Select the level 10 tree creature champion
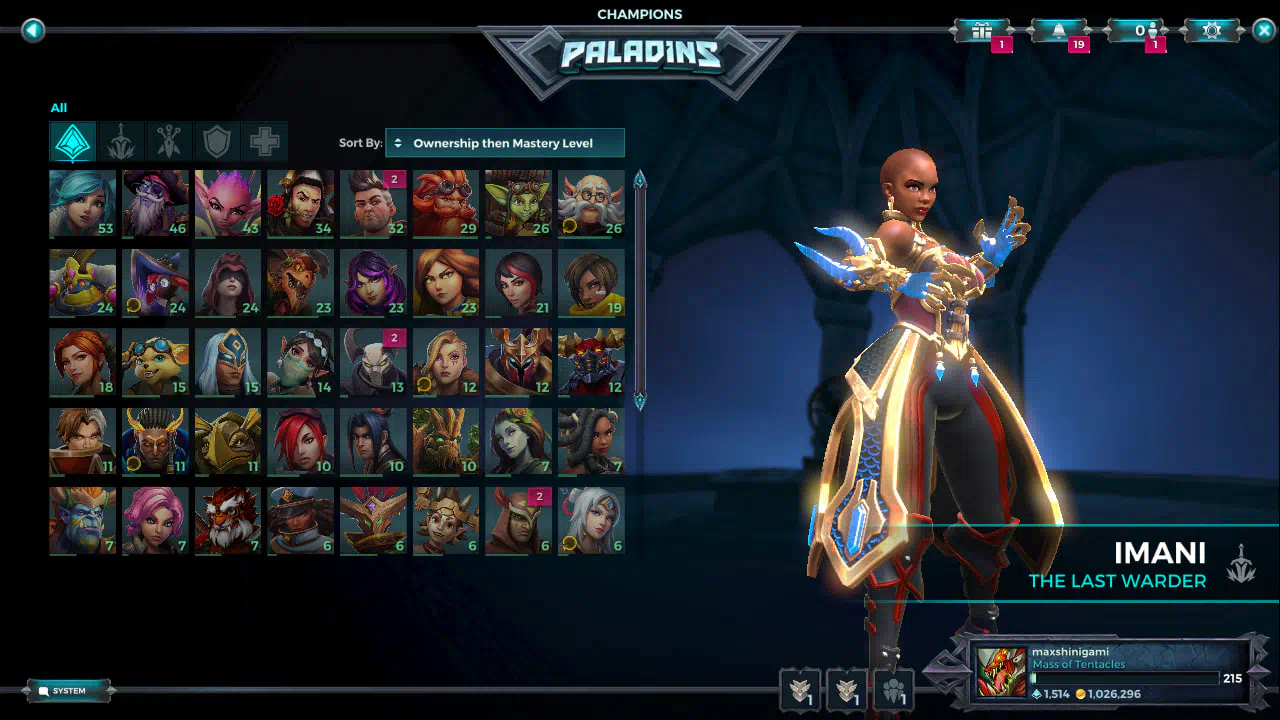Screen dimensions: 1280x720 (x=446, y=441)
